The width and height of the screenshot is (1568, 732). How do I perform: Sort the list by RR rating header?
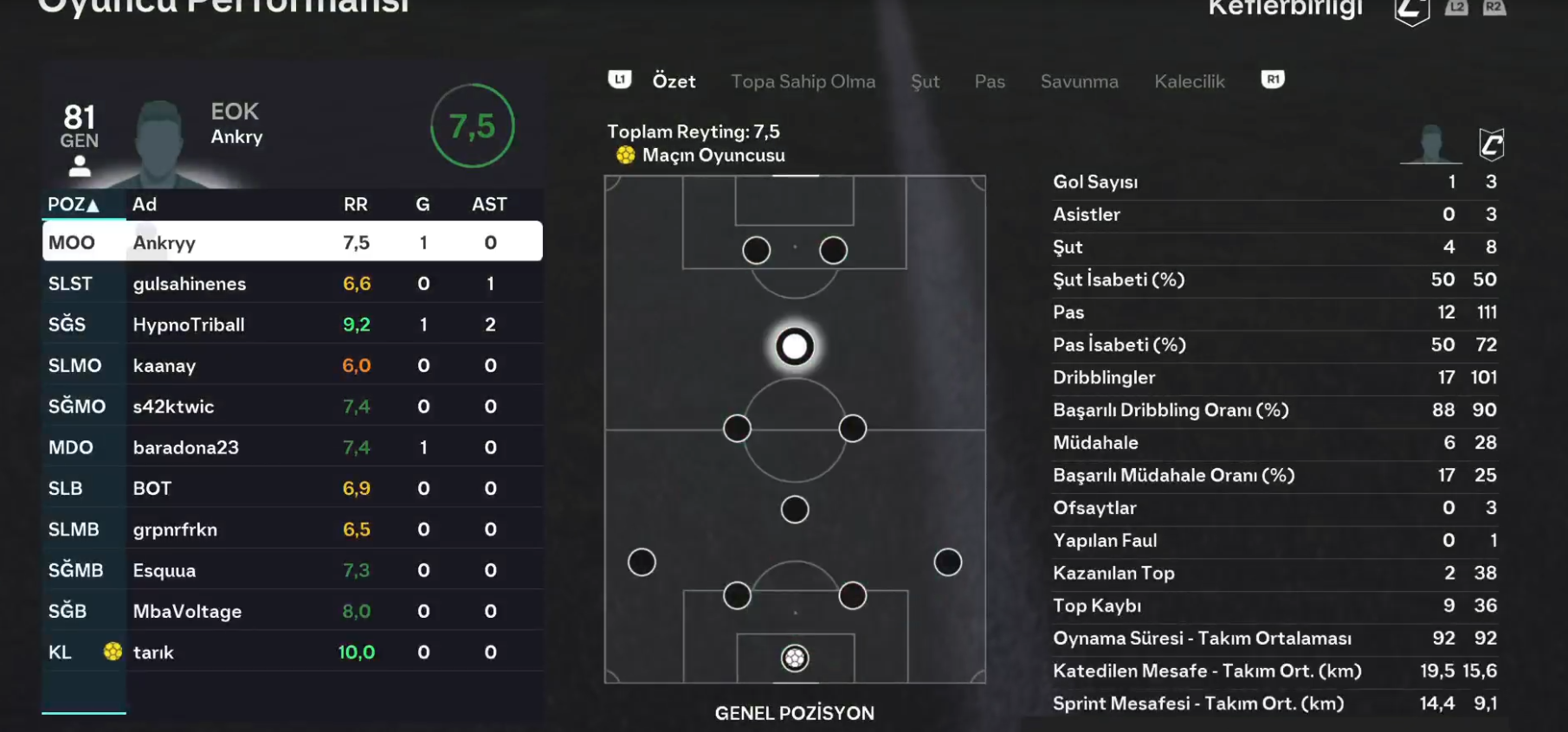(x=355, y=205)
